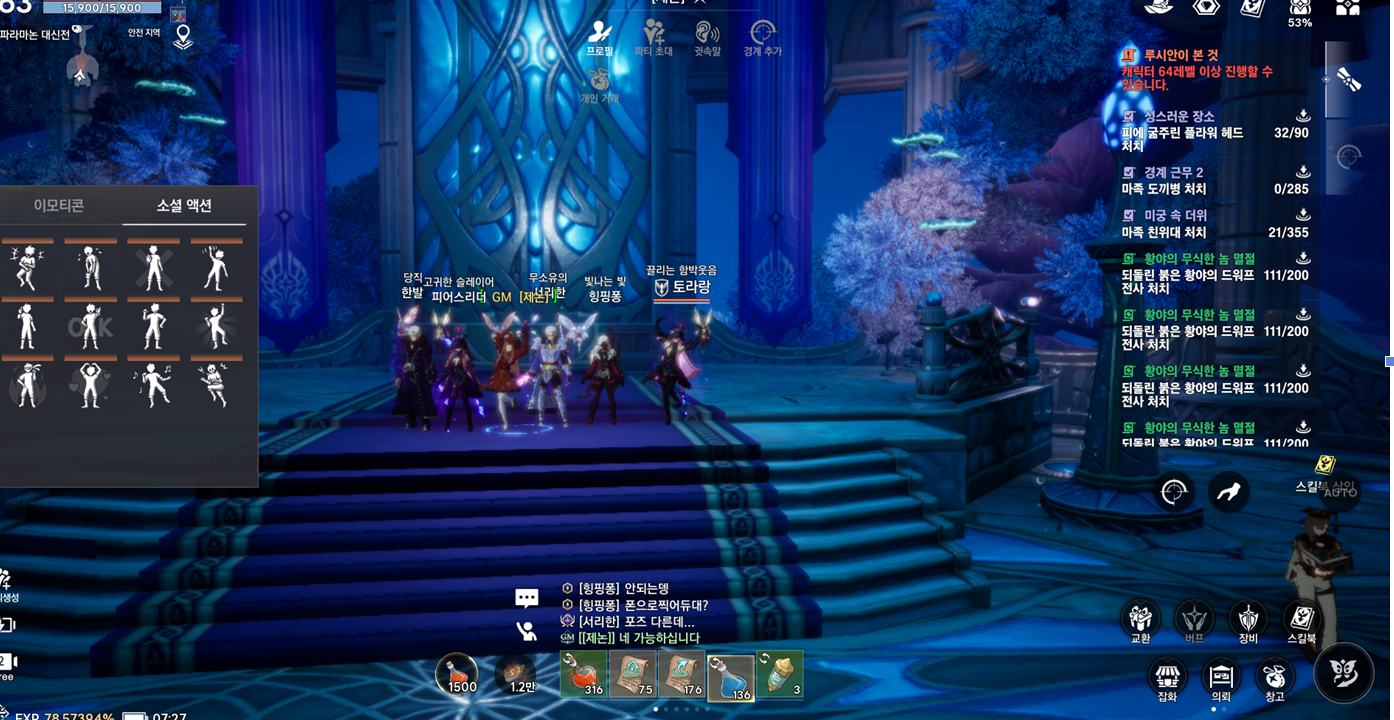Use the red potion hotbar slot with 316
Viewport: 1394px width, 720px height.
(584, 677)
